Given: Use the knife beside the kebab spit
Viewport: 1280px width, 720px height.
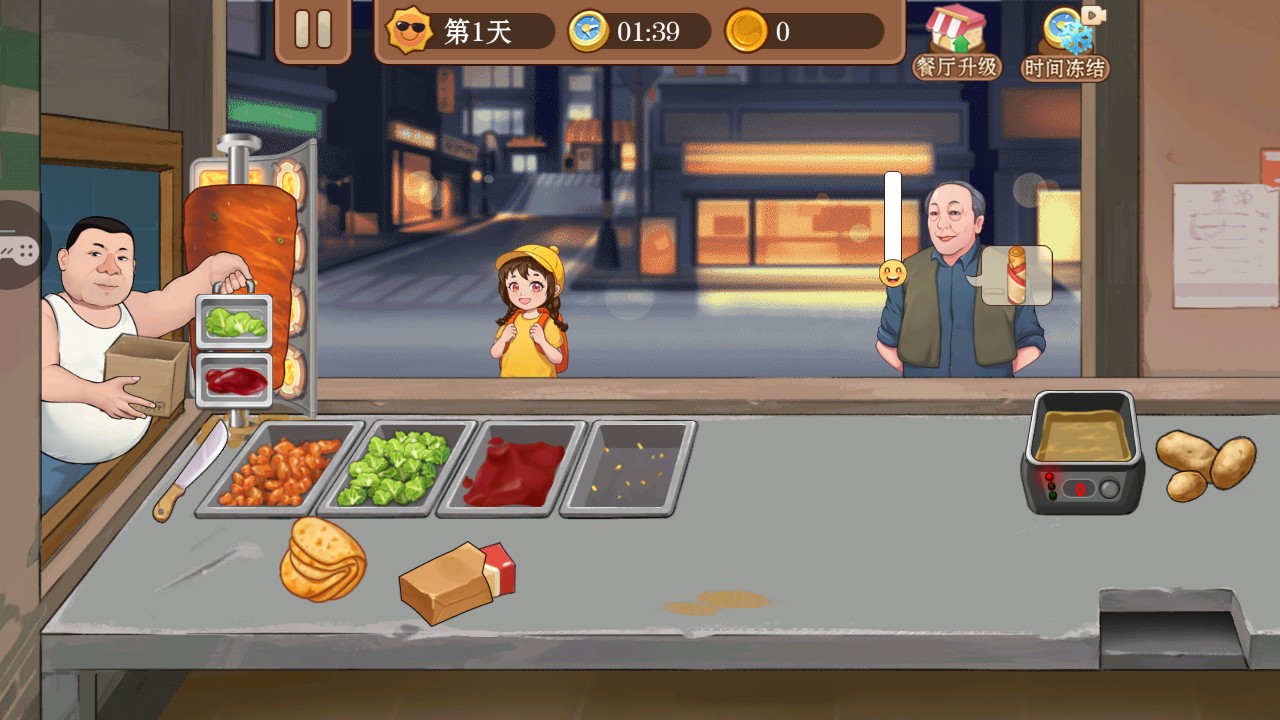Looking at the screenshot, I should click(191, 472).
